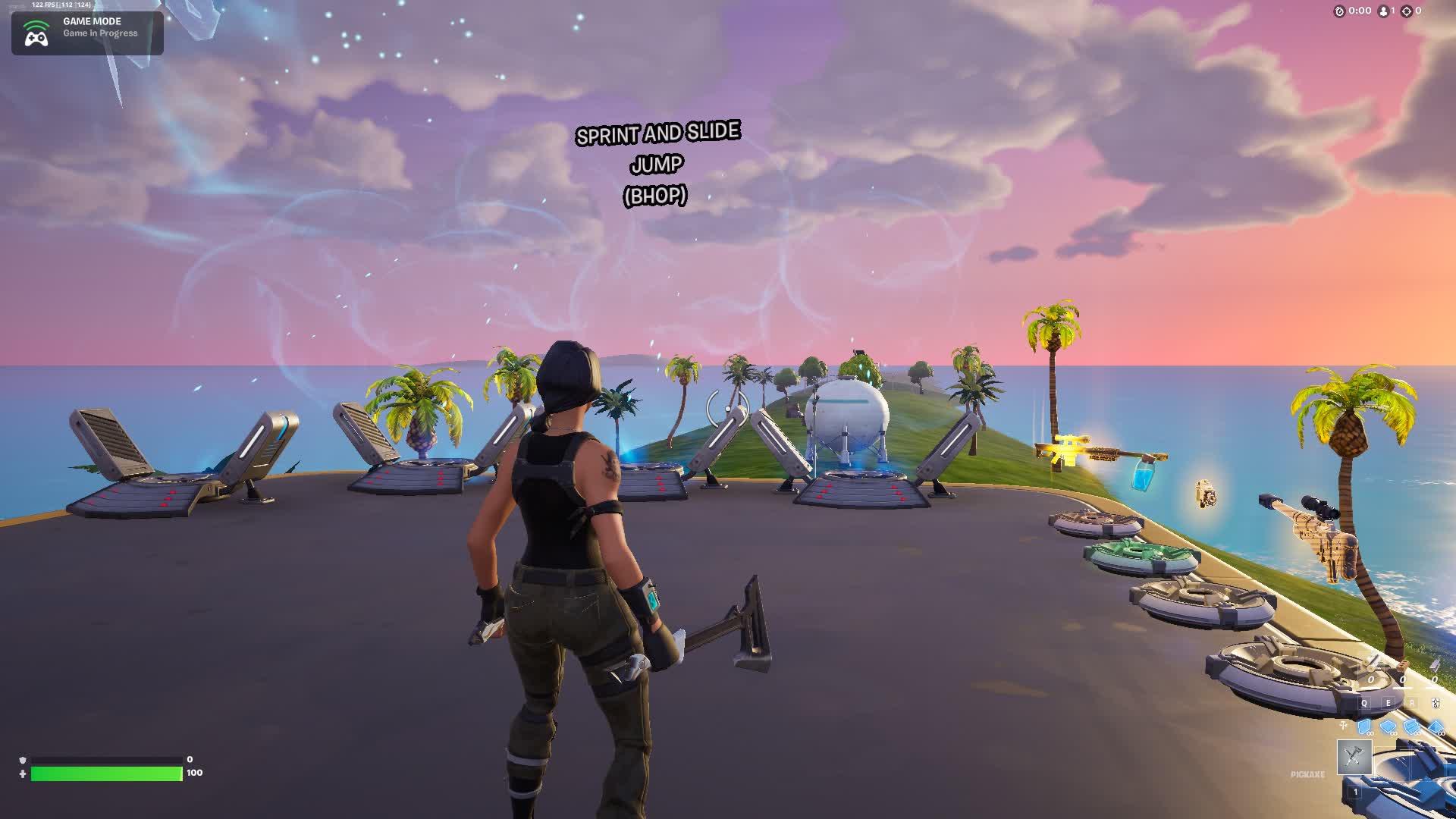The width and height of the screenshot is (1456, 819).
Task: Select the stairs build piece icon
Action: (x=1412, y=727)
